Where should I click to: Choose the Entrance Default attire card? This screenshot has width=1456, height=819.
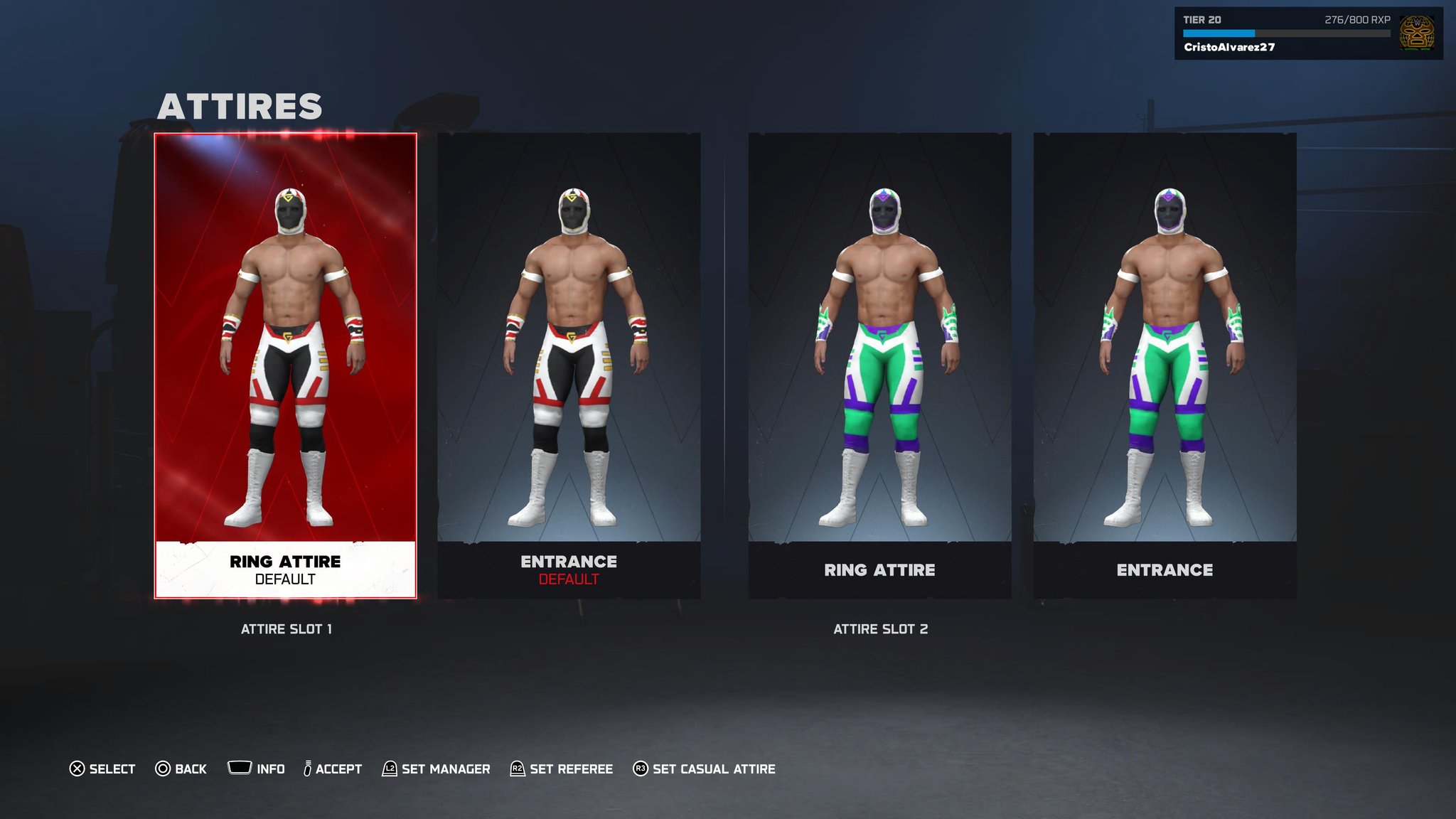pyautogui.click(x=569, y=365)
